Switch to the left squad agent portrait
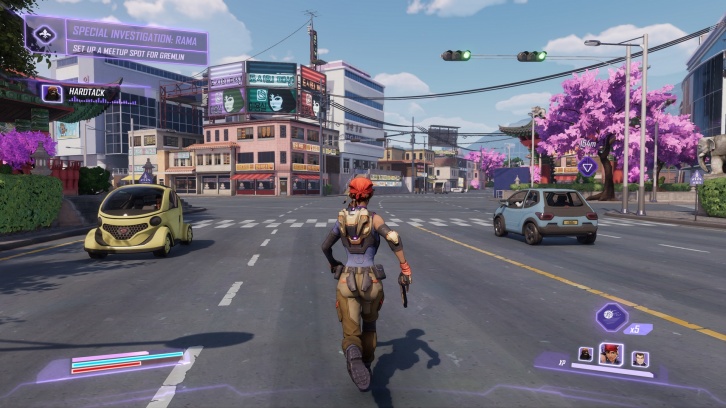 [x=584, y=356]
